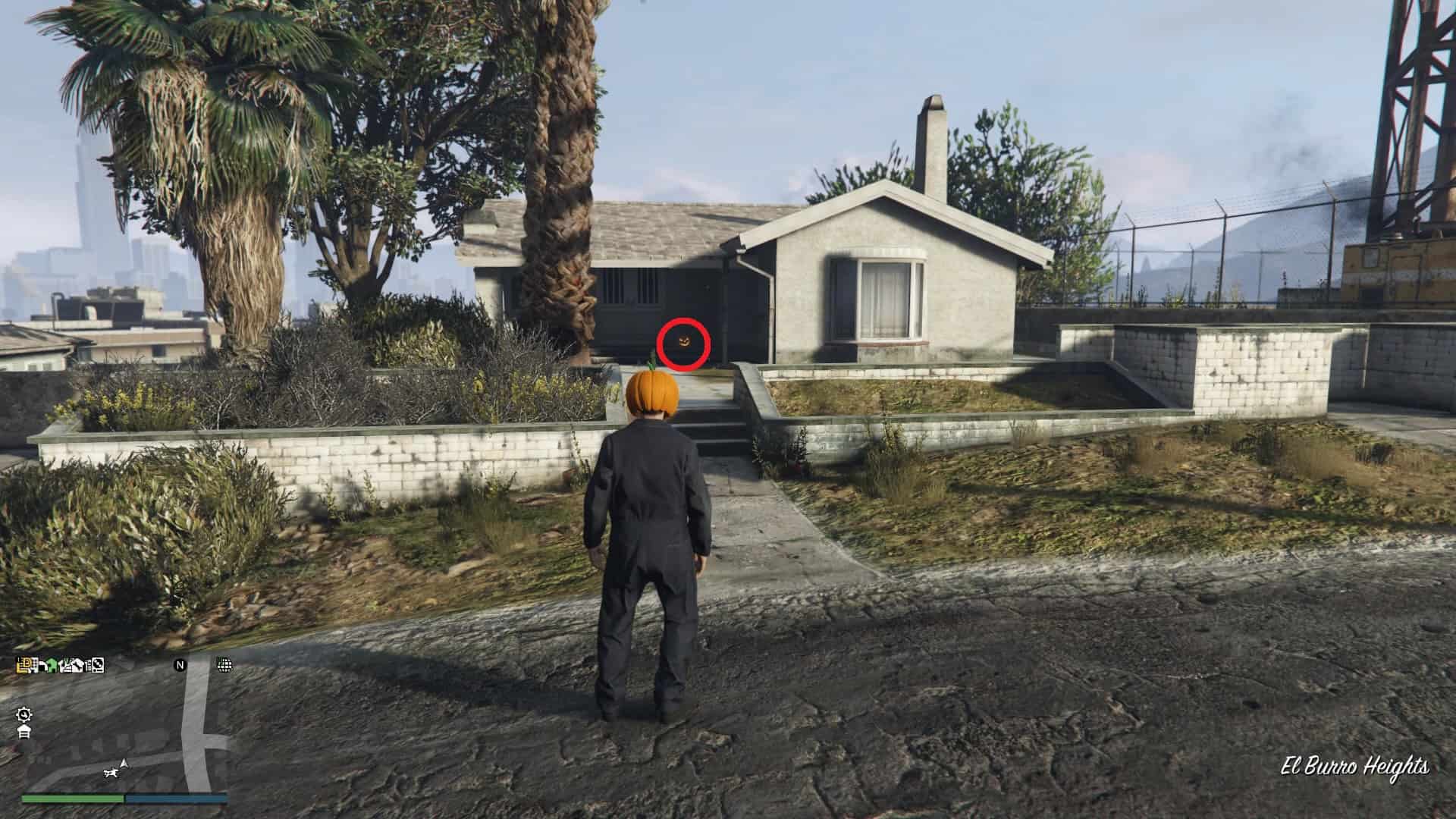Screen dimensions: 1456x819
Task: Click Chop's dog icon on the minimap
Action: click(111, 773)
